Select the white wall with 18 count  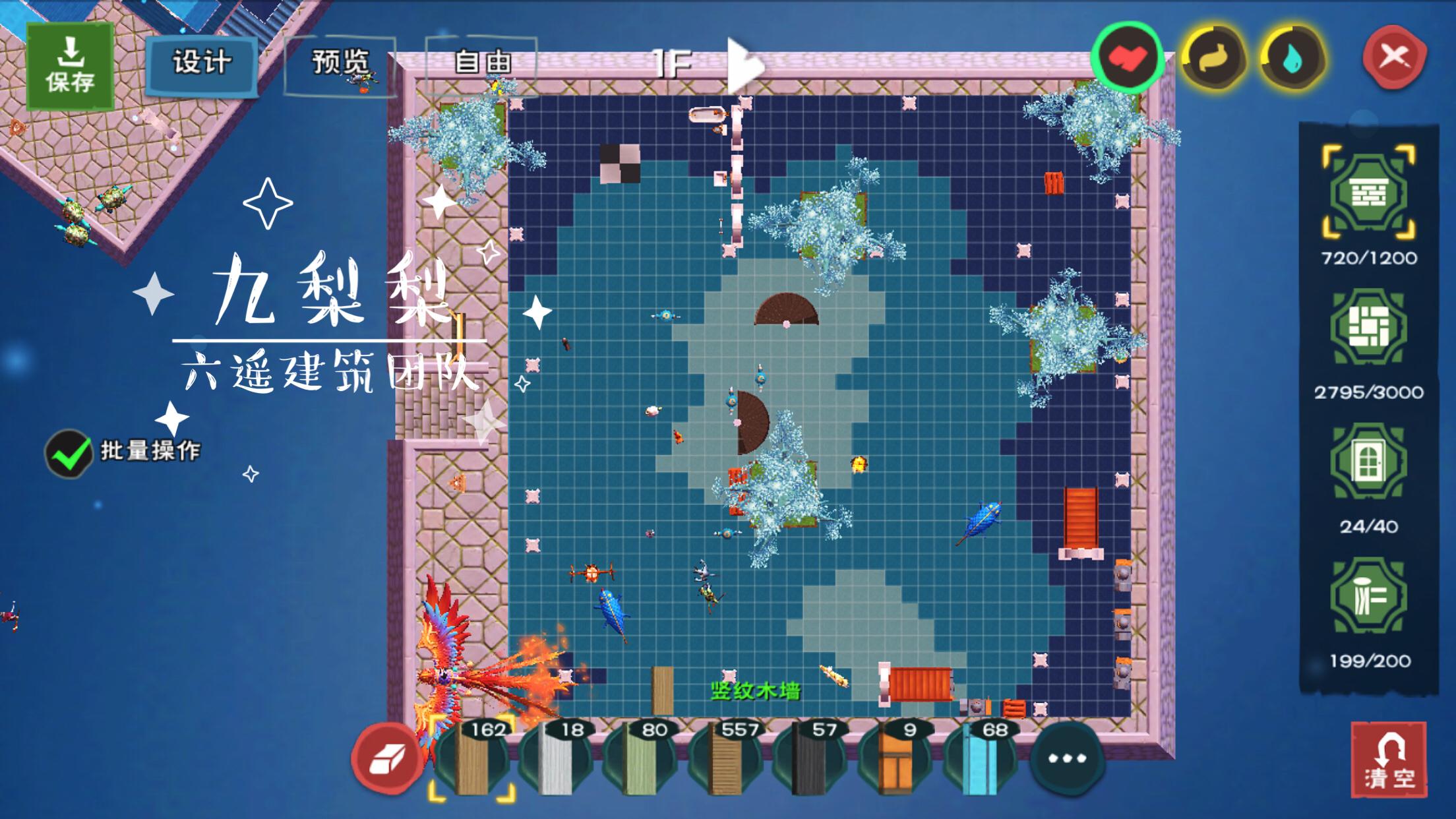(555, 760)
